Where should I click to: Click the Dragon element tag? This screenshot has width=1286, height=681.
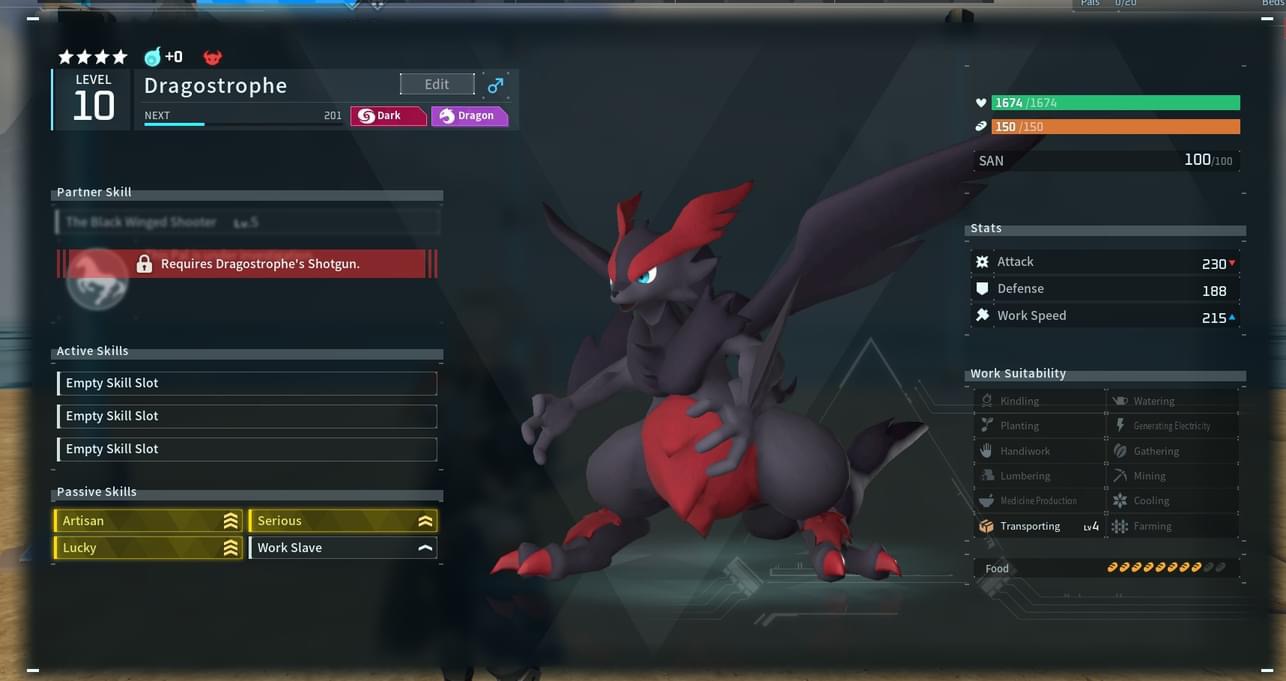[468, 116]
